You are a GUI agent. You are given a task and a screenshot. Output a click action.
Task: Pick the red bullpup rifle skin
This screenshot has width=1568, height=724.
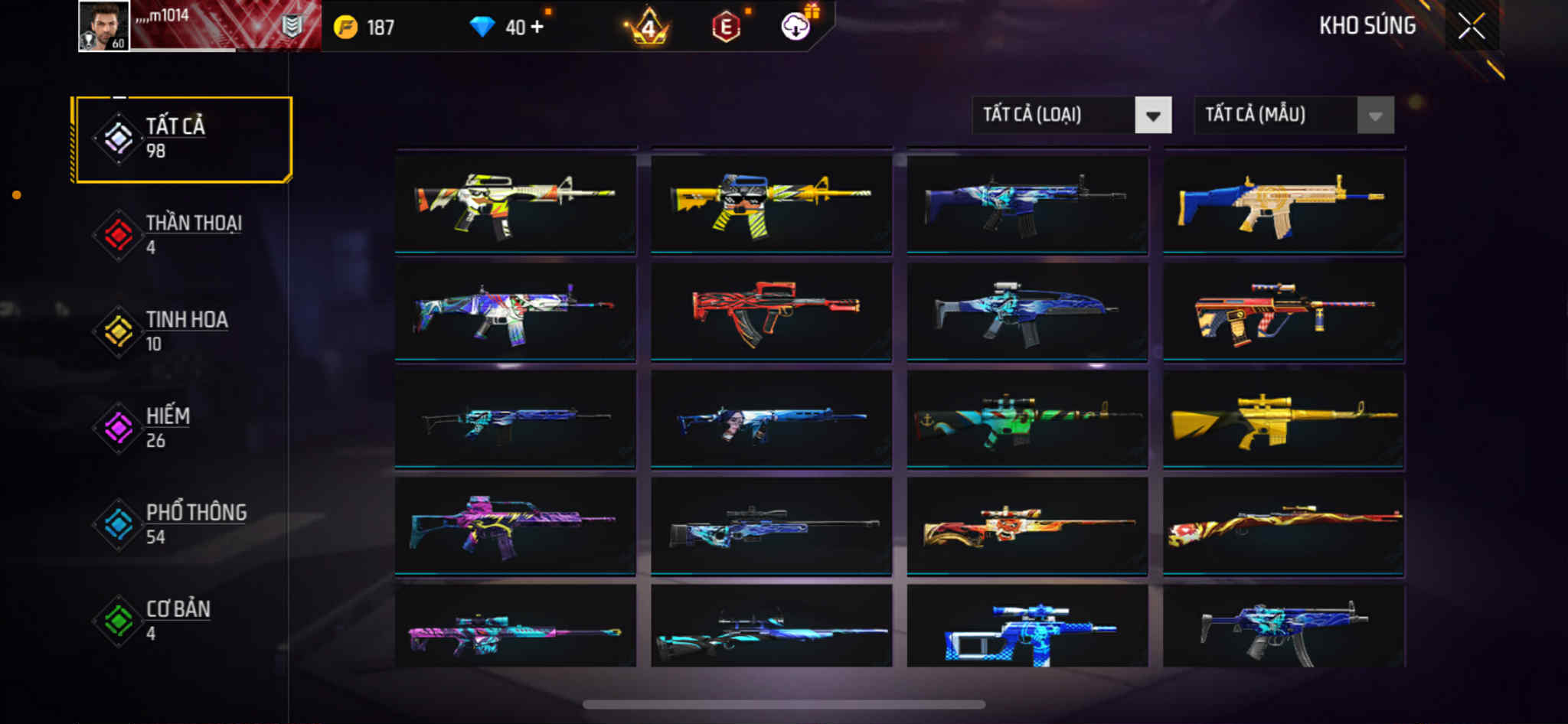point(771,311)
